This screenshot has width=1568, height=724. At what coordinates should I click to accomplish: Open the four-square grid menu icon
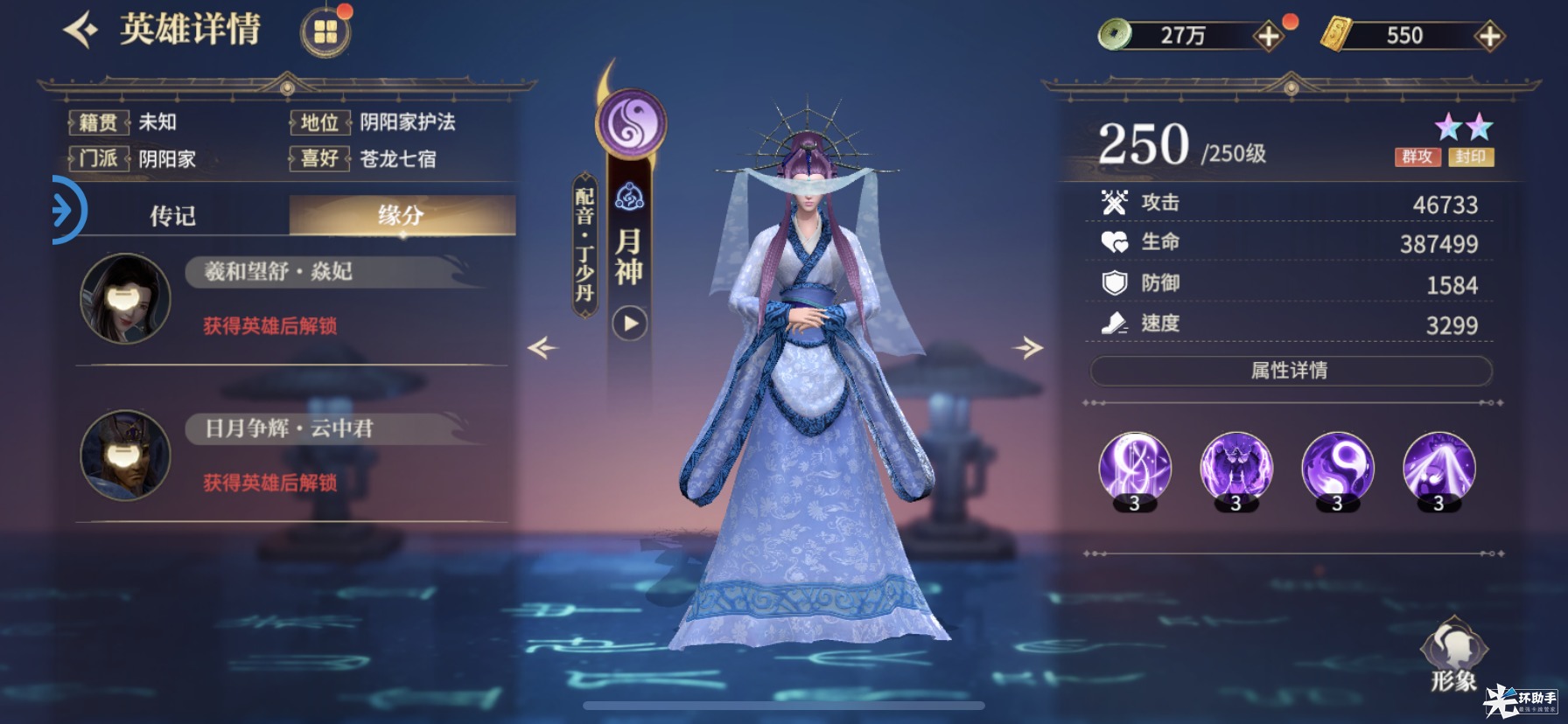pos(325,32)
